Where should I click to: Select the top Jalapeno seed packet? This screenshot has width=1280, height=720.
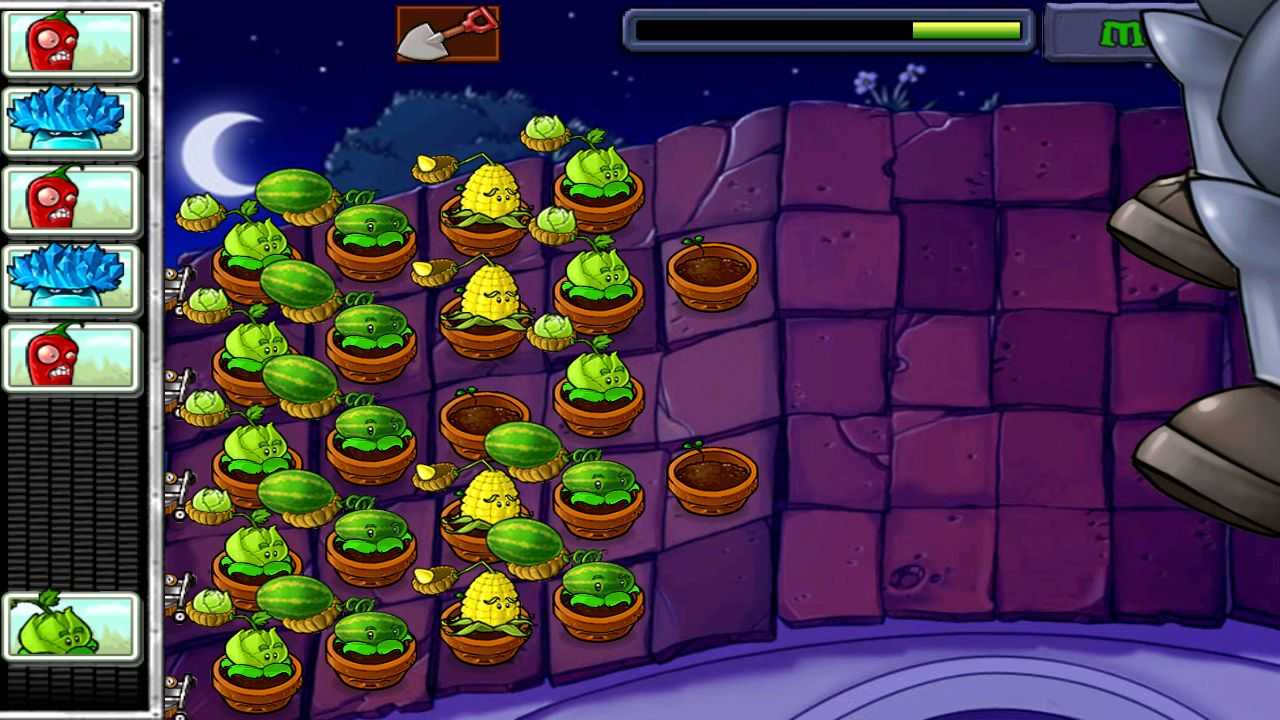click(x=71, y=41)
